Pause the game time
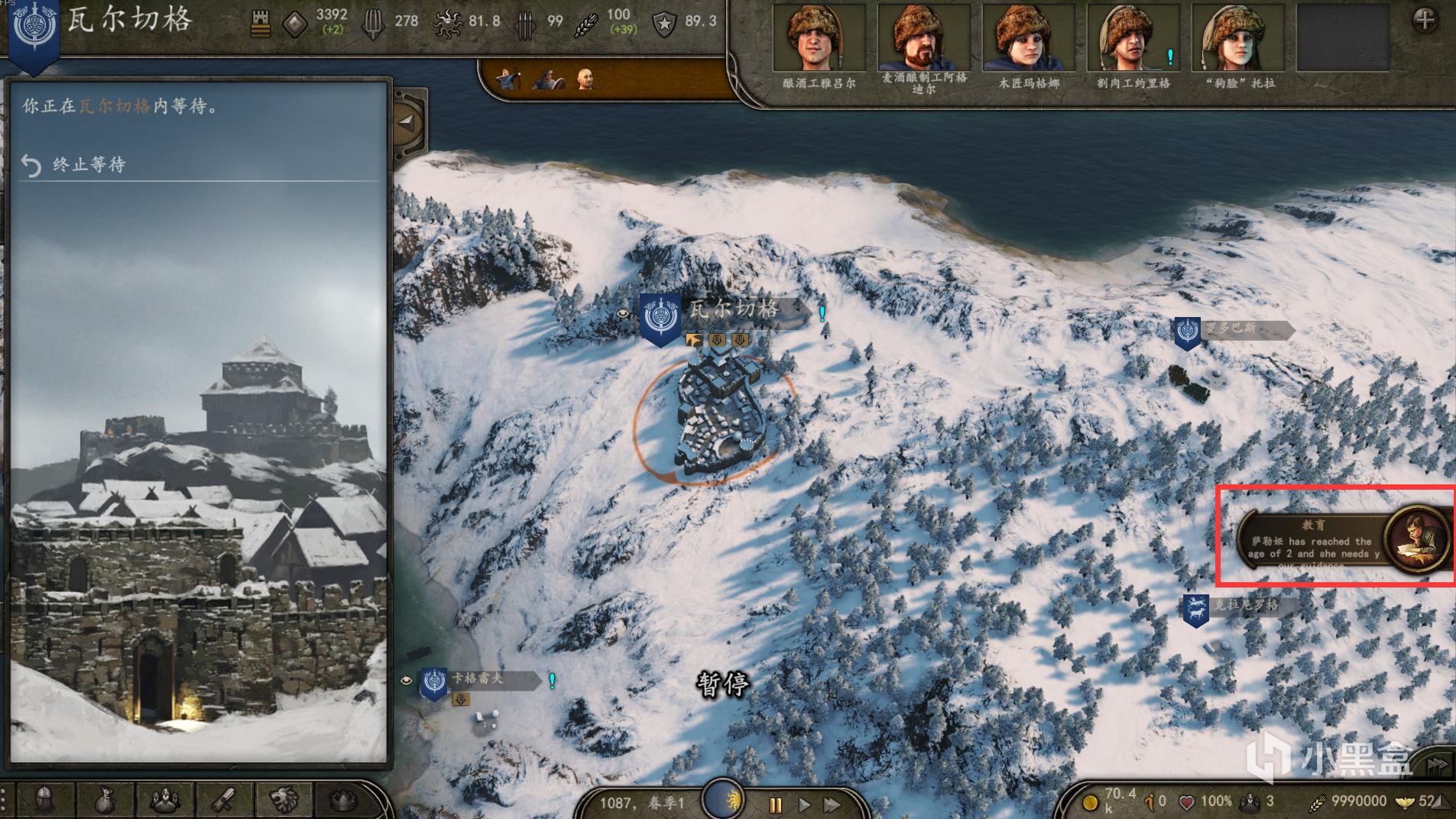 [x=776, y=804]
